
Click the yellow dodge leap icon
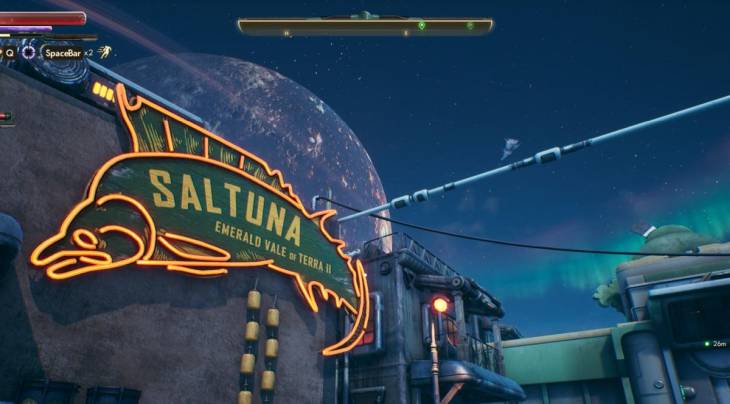104,52
